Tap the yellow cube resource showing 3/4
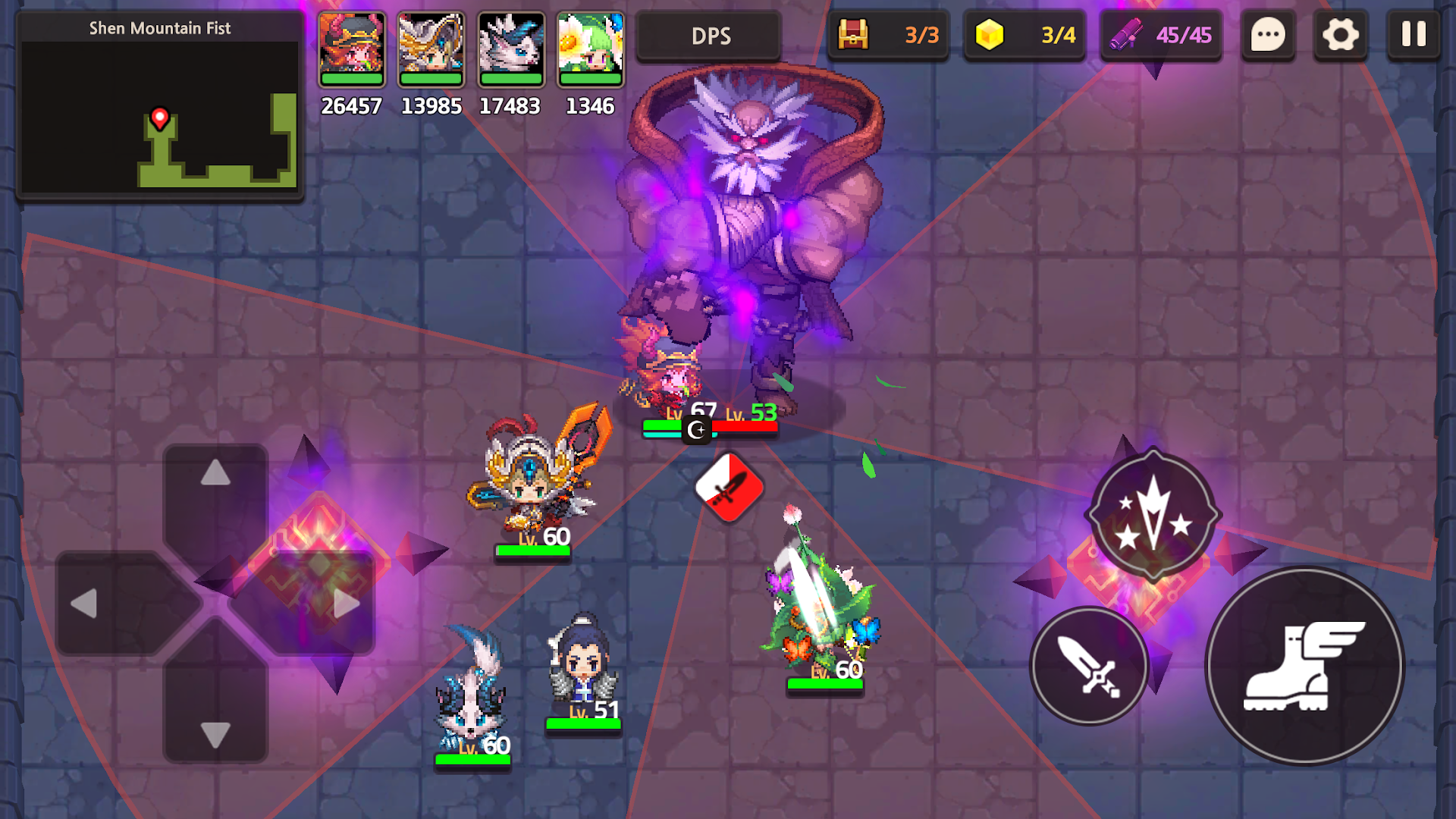 1025,35
